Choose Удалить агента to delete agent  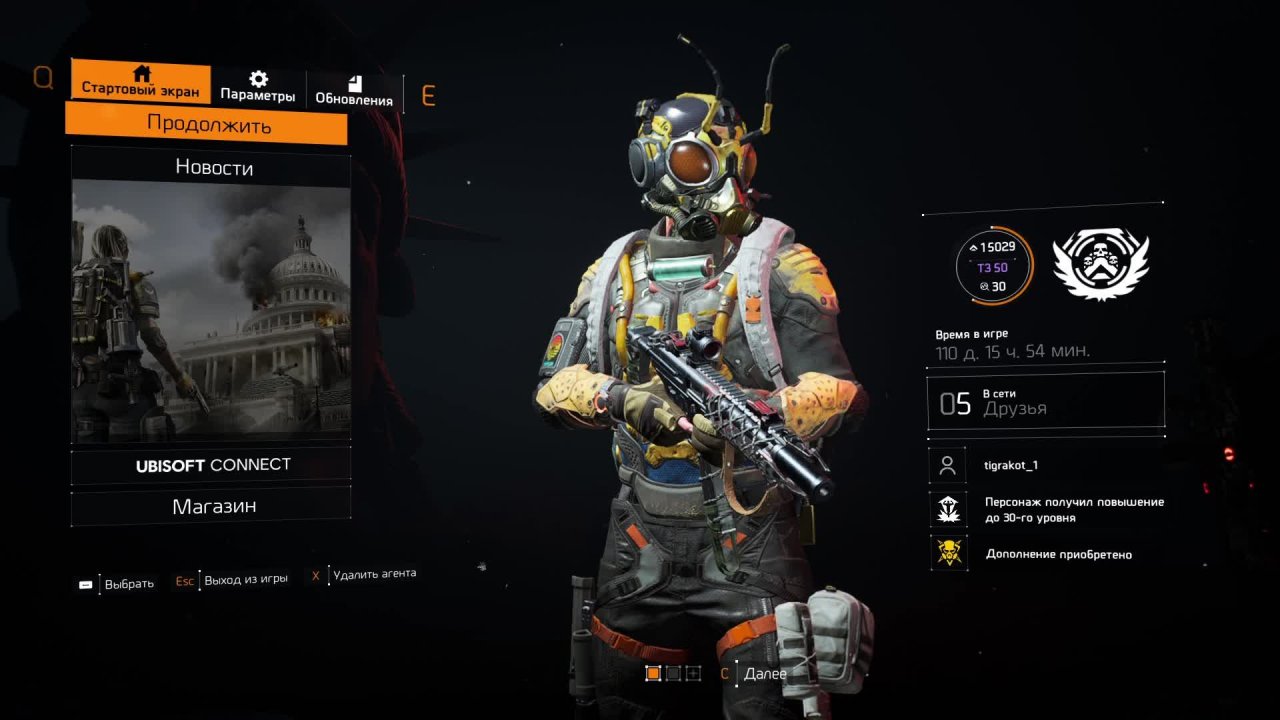tap(374, 574)
